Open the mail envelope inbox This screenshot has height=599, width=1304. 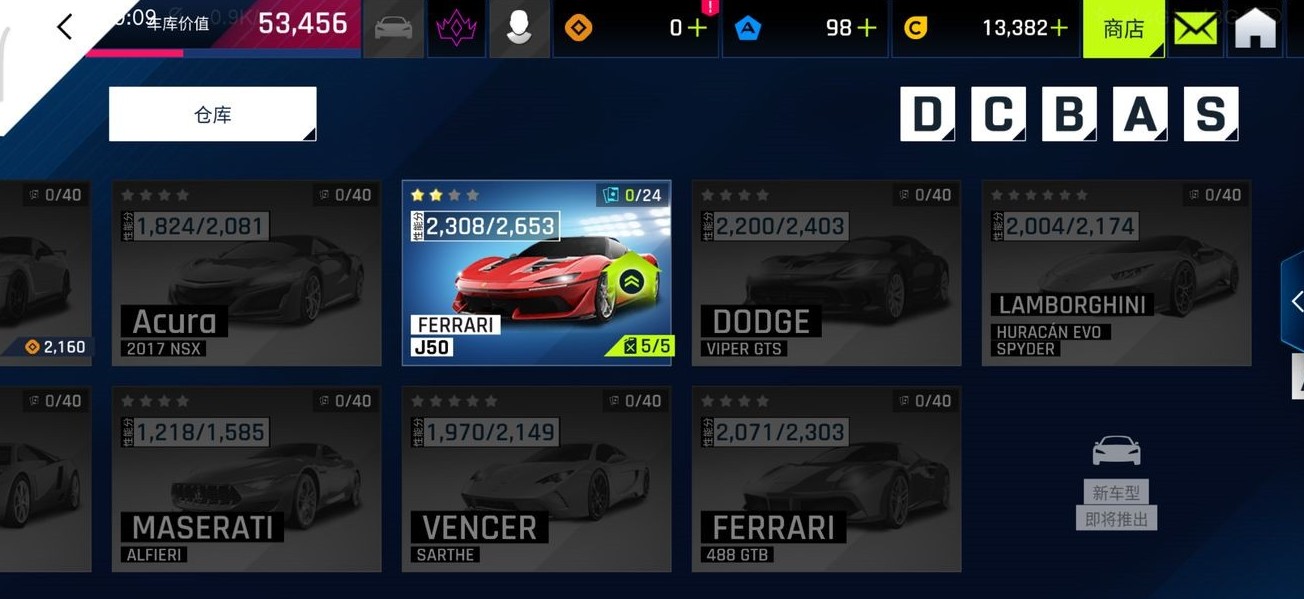[x=1195, y=28]
